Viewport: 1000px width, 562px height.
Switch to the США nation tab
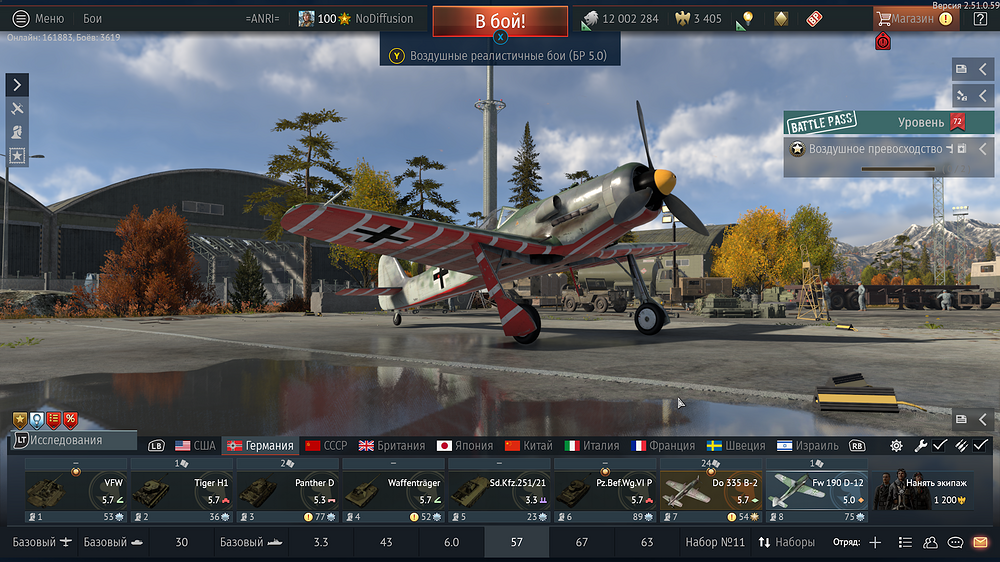(x=196, y=445)
